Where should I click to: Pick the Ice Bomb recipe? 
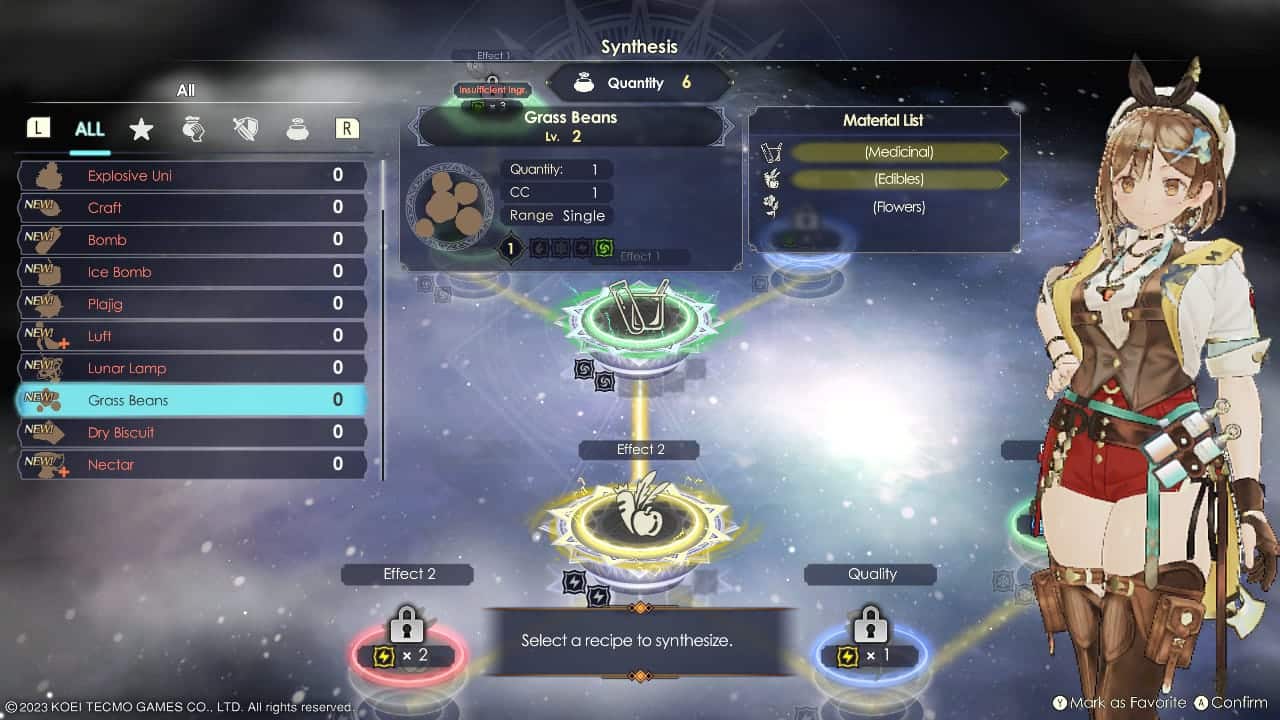192,272
